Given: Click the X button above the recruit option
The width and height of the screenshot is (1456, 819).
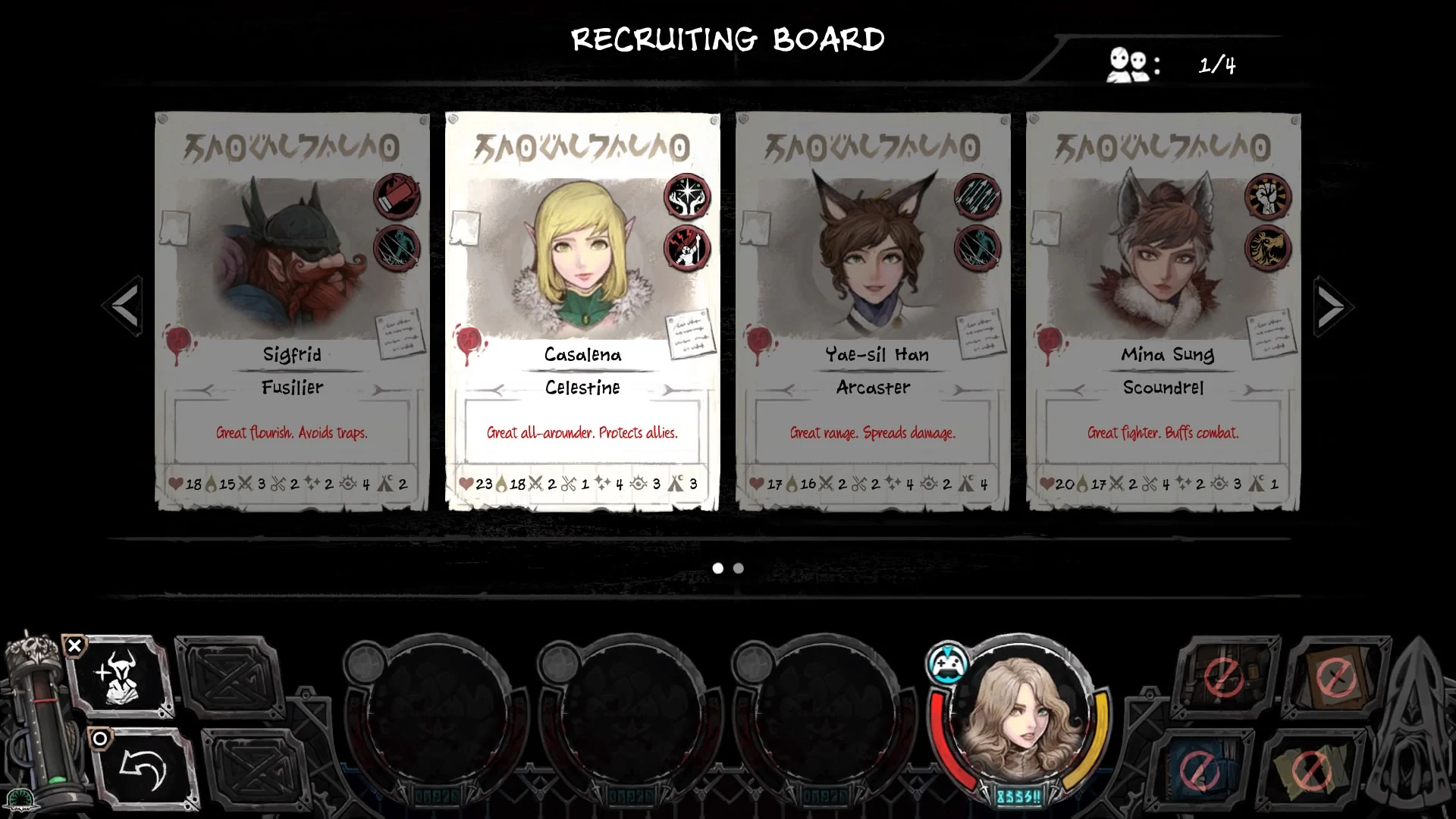Looking at the screenshot, I should (x=74, y=645).
